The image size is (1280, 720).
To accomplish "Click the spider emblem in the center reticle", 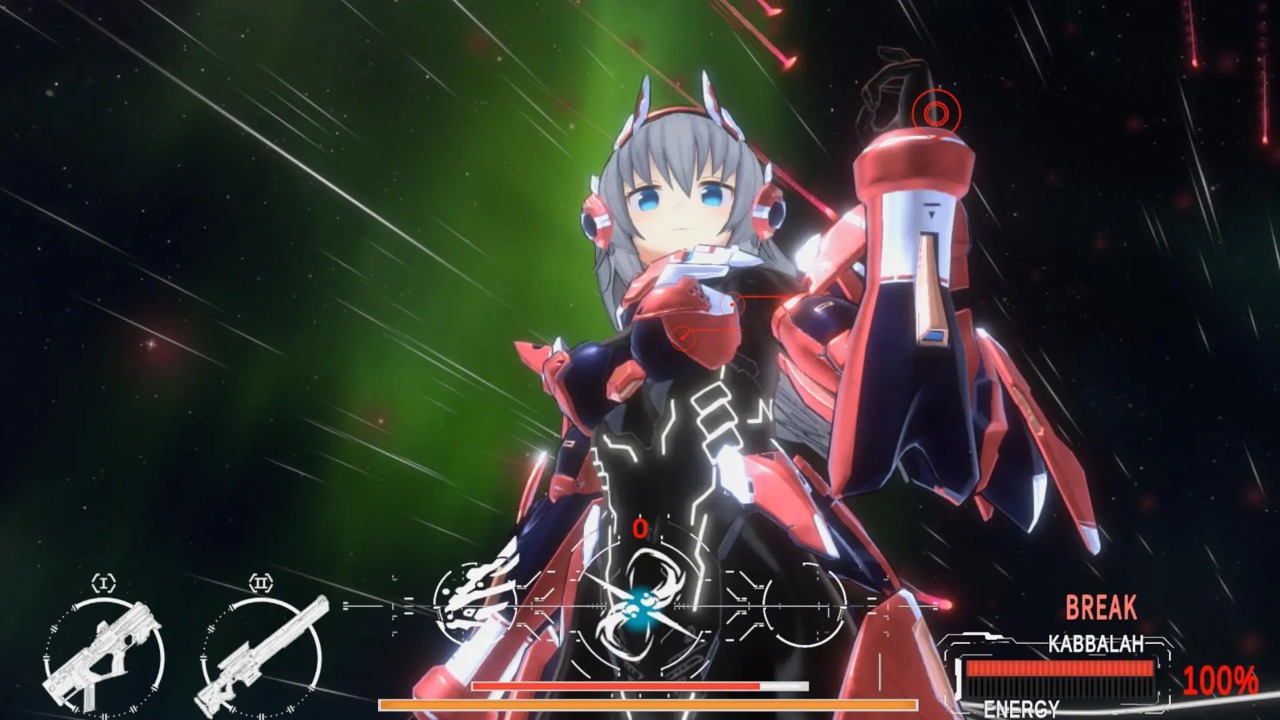I will 640,610.
